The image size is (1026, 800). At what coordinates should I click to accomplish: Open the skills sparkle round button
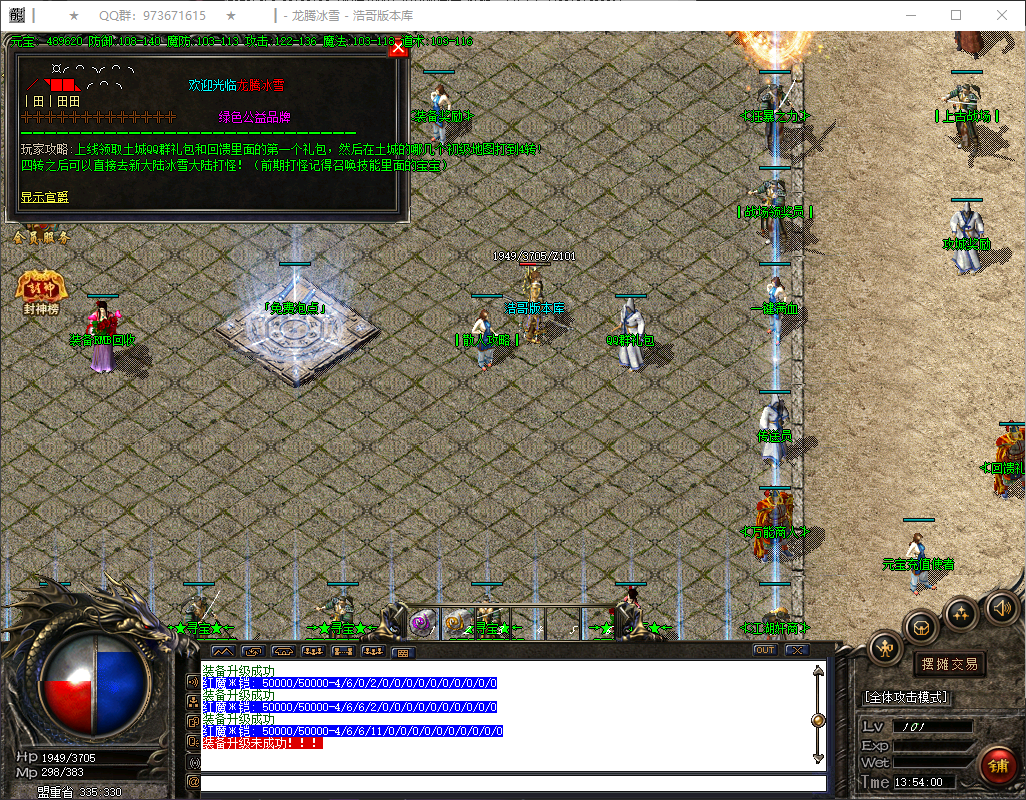[x=961, y=612]
